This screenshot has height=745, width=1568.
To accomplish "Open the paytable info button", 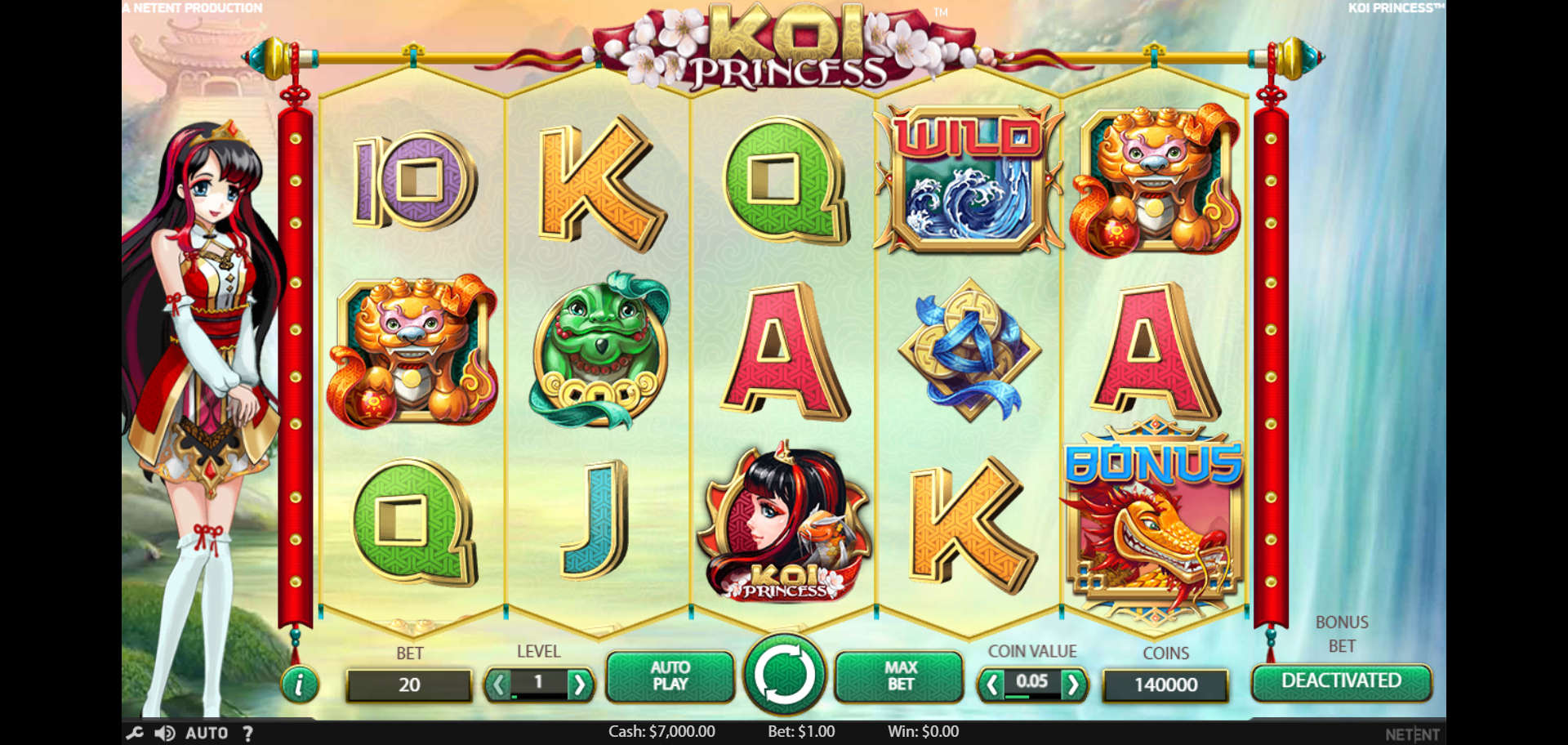I will point(299,685).
